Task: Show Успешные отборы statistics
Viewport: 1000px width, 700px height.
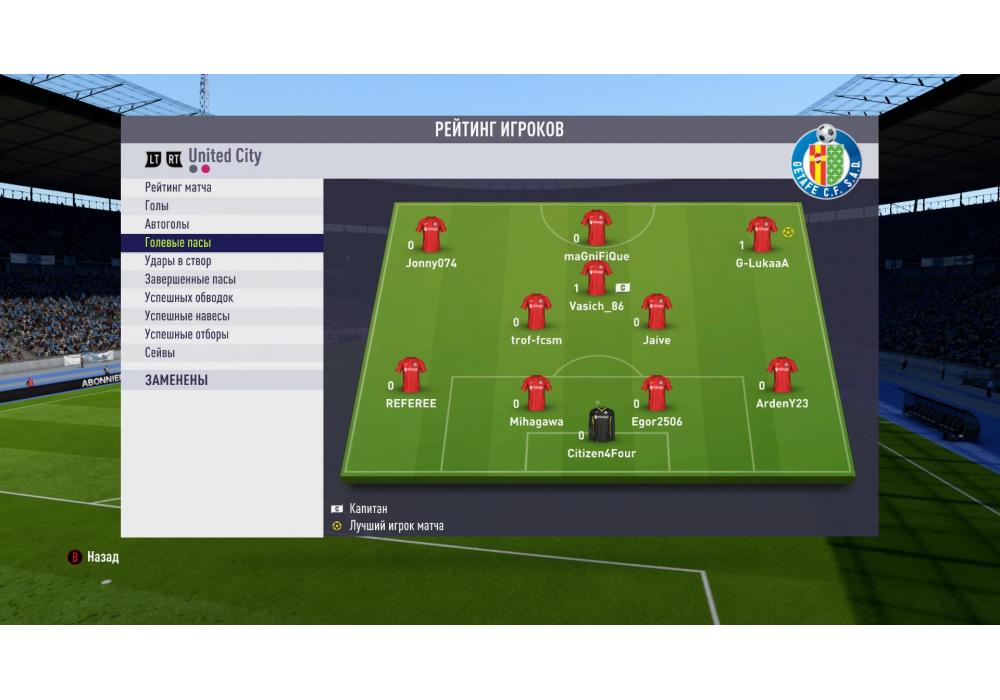Action: [x=187, y=335]
